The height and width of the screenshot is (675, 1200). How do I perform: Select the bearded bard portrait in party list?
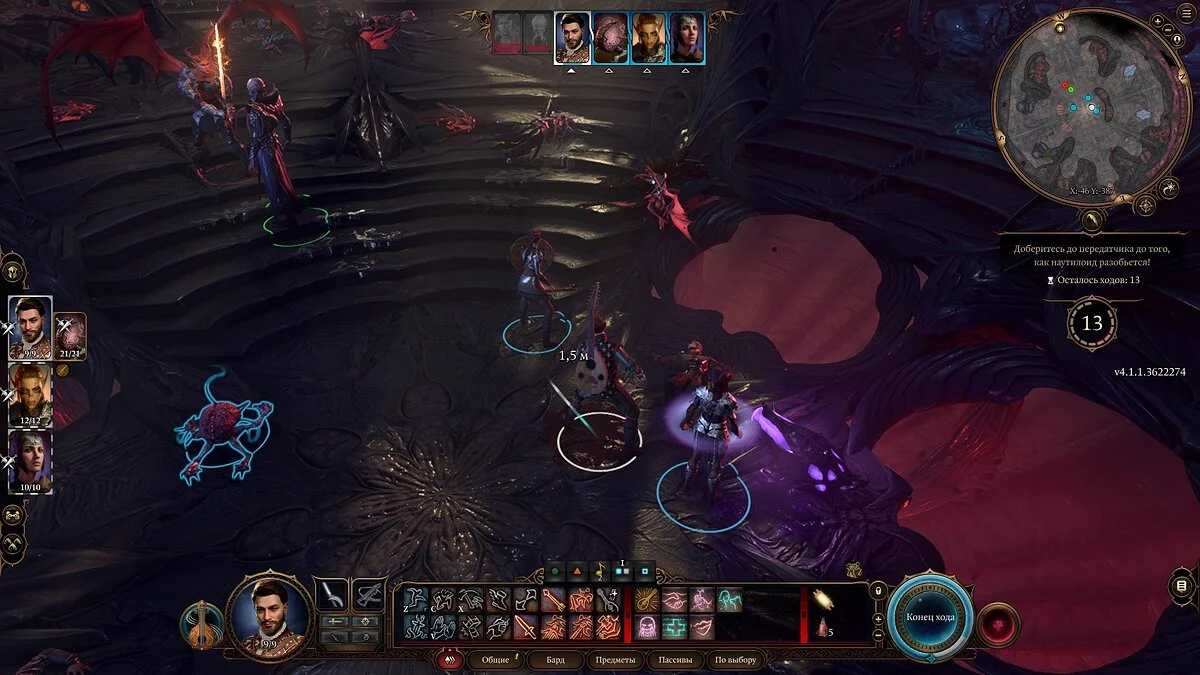30,326
